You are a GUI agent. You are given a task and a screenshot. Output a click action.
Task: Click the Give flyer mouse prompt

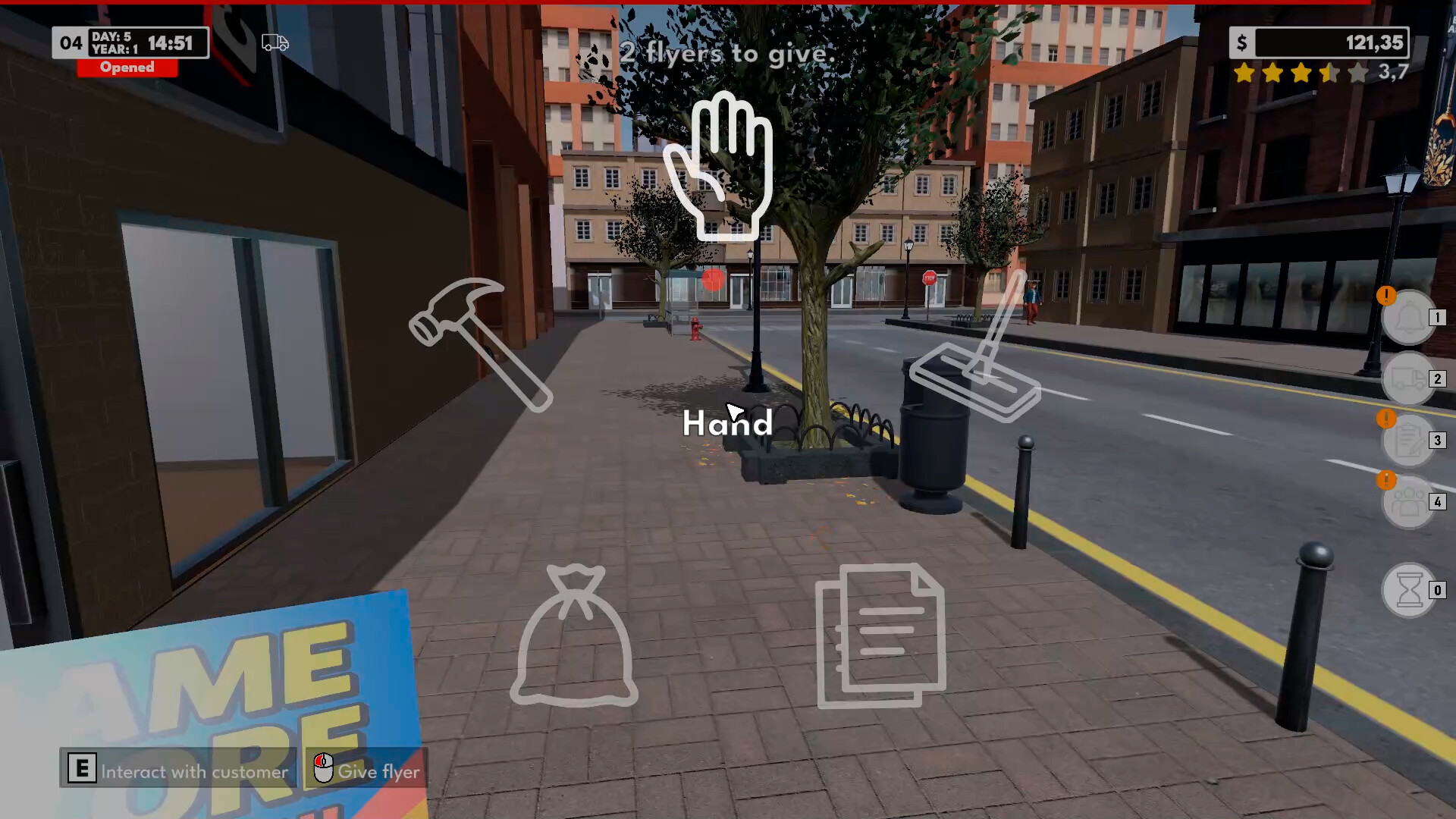(x=366, y=771)
